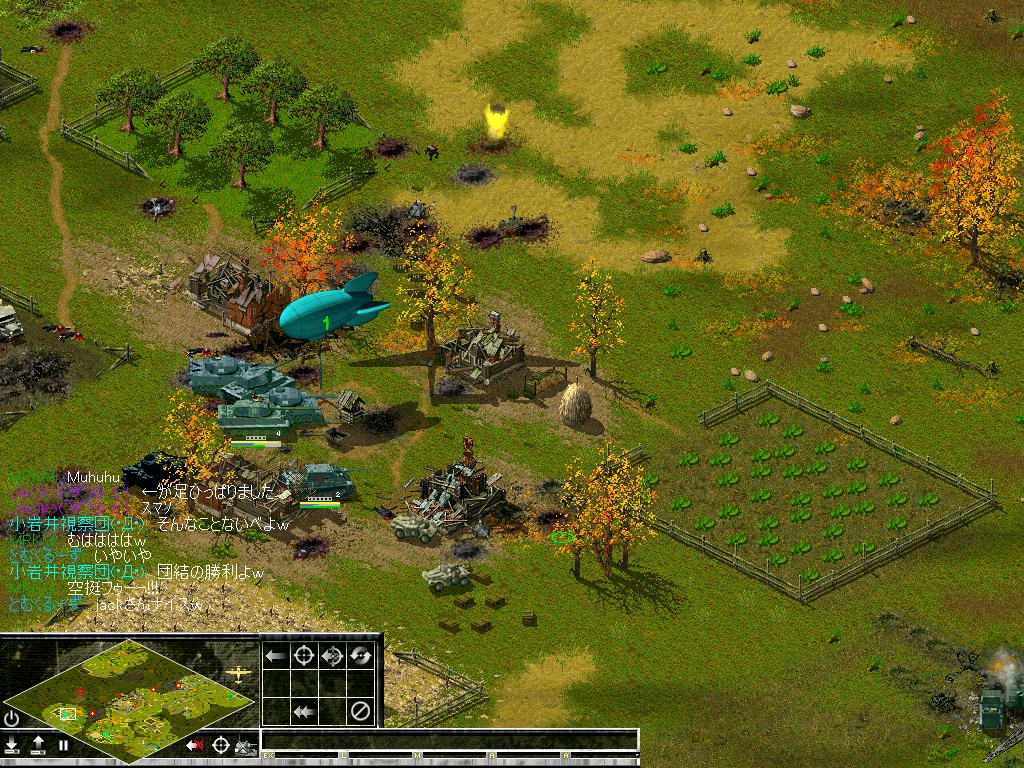Pause the game with the pause button
This screenshot has height=768, width=1024.
pos(63,745)
